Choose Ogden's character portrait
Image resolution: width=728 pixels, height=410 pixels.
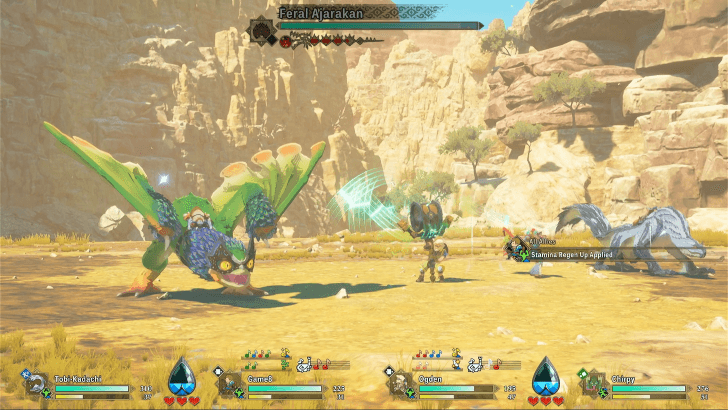pos(400,383)
